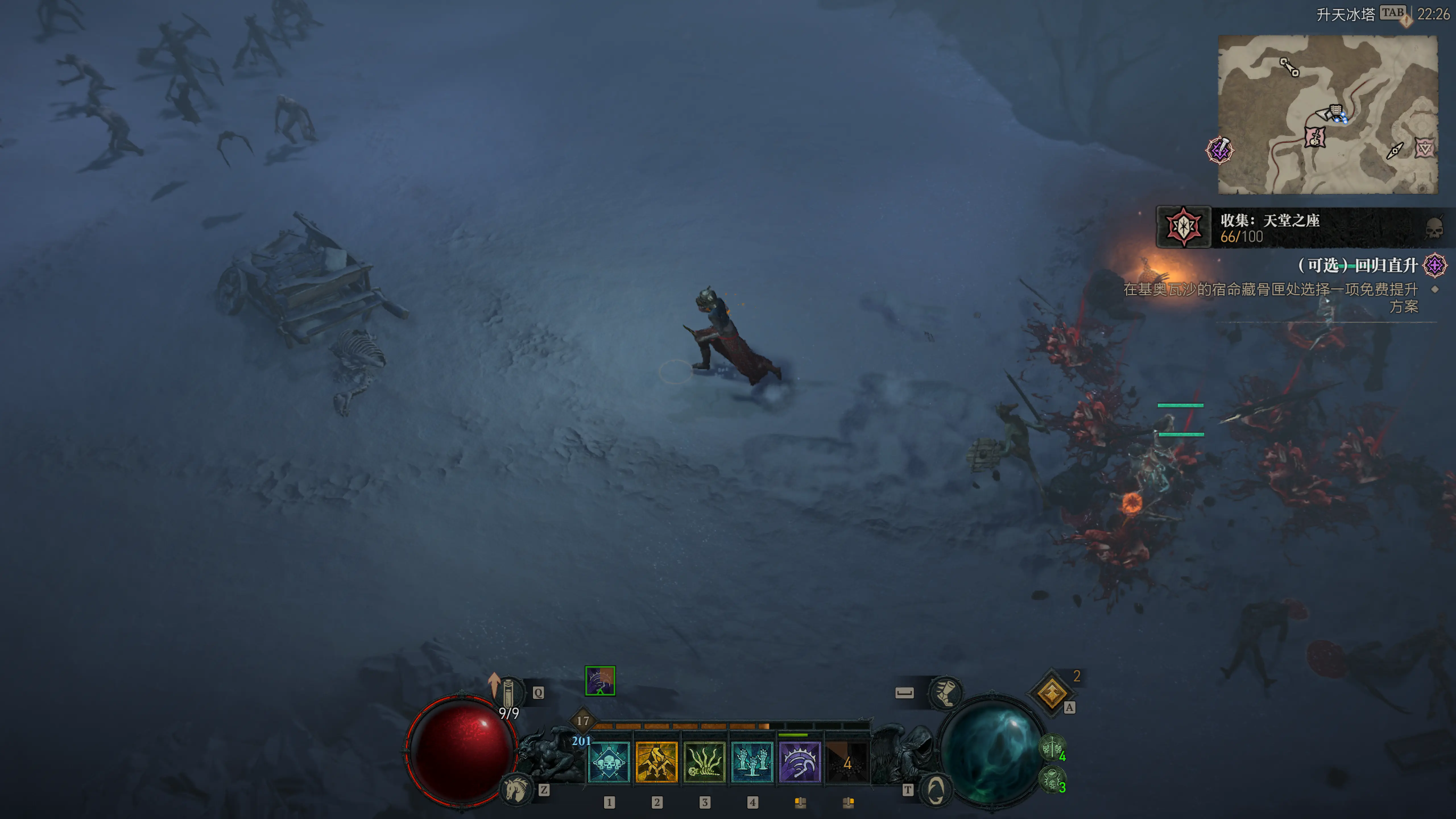Use the evade boot icon

tap(946, 692)
